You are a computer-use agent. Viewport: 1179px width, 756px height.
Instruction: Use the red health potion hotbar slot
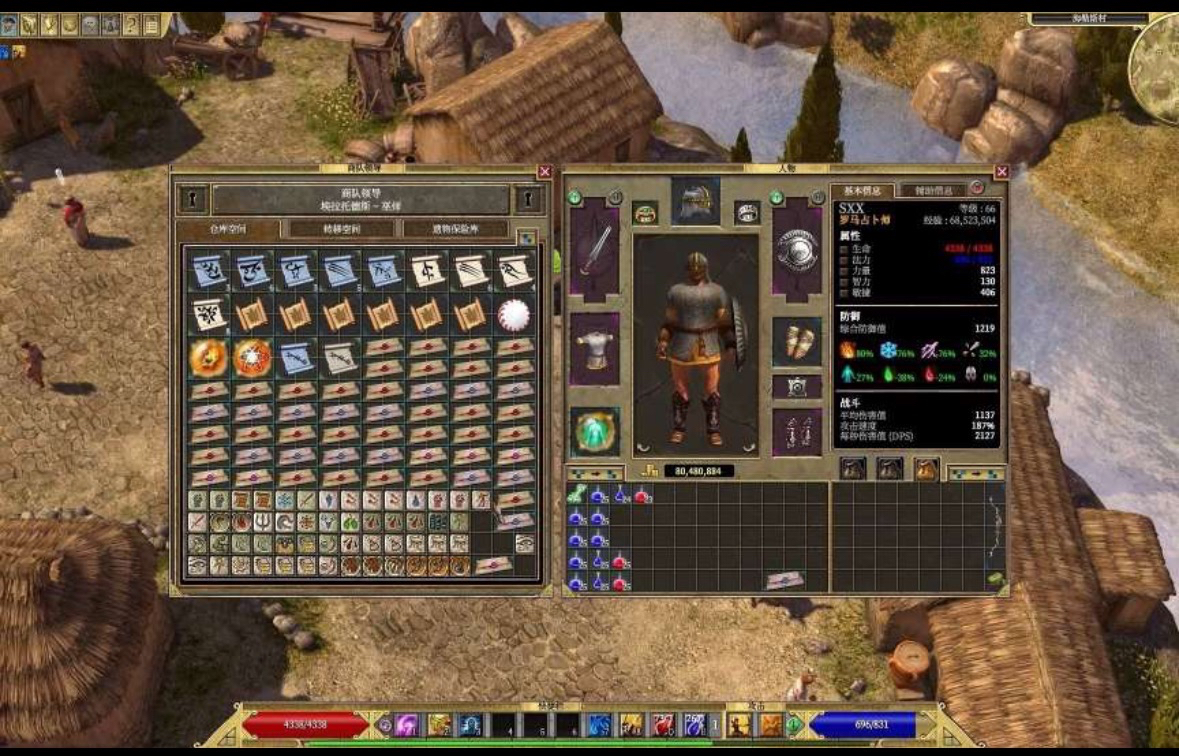tap(664, 725)
